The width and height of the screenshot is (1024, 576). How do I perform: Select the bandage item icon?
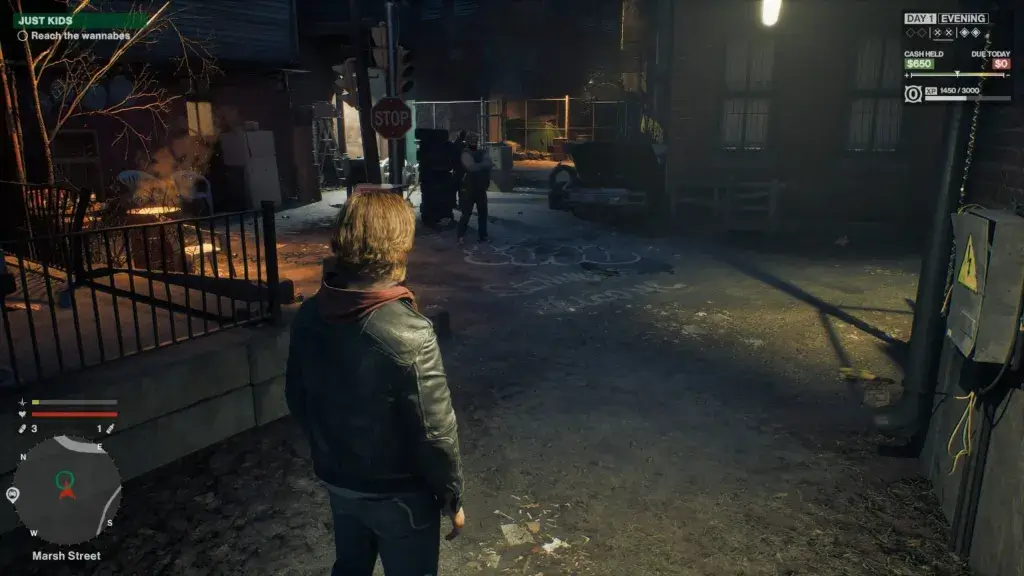(x=21, y=428)
